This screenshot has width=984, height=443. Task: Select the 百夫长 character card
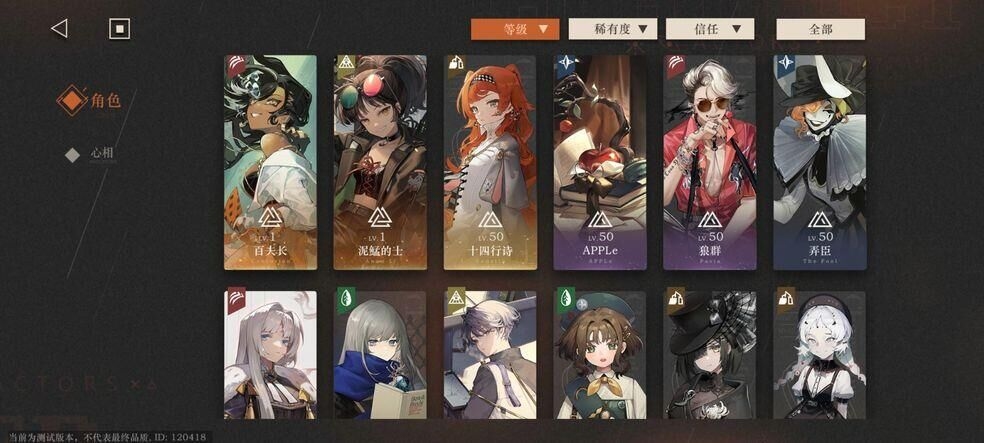tap(270, 162)
